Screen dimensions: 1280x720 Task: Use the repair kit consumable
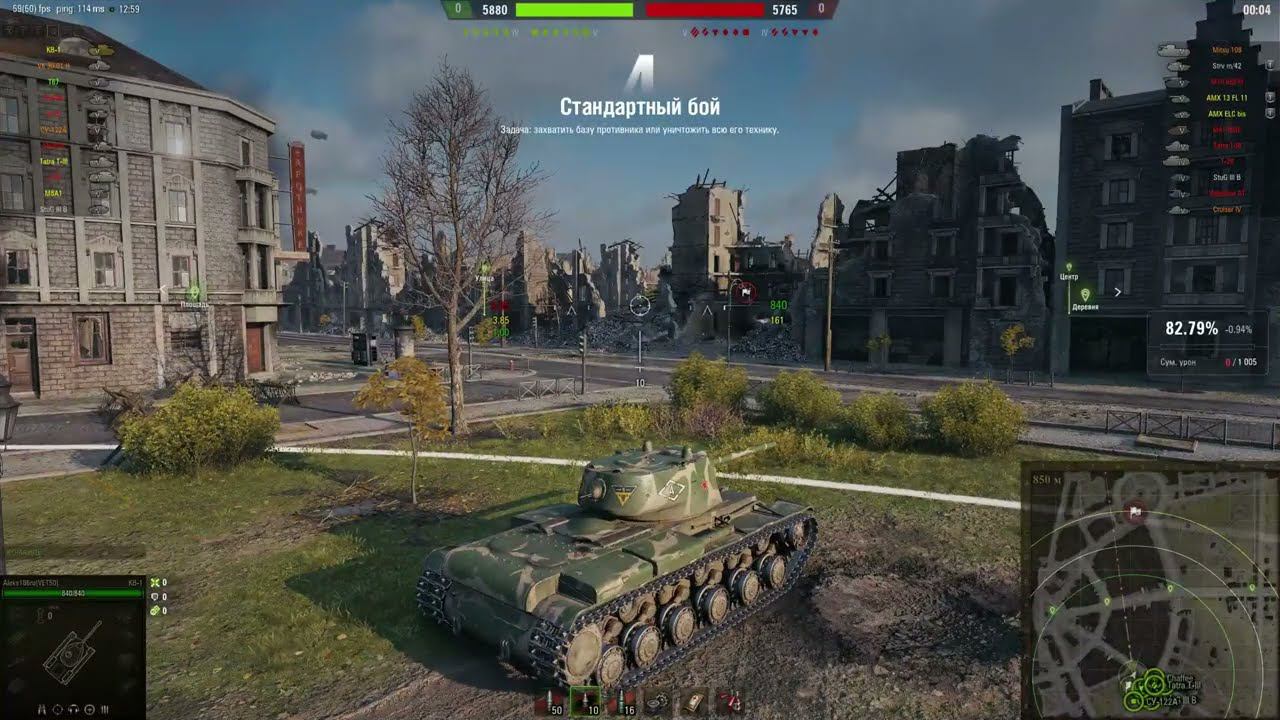tap(657, 702)
